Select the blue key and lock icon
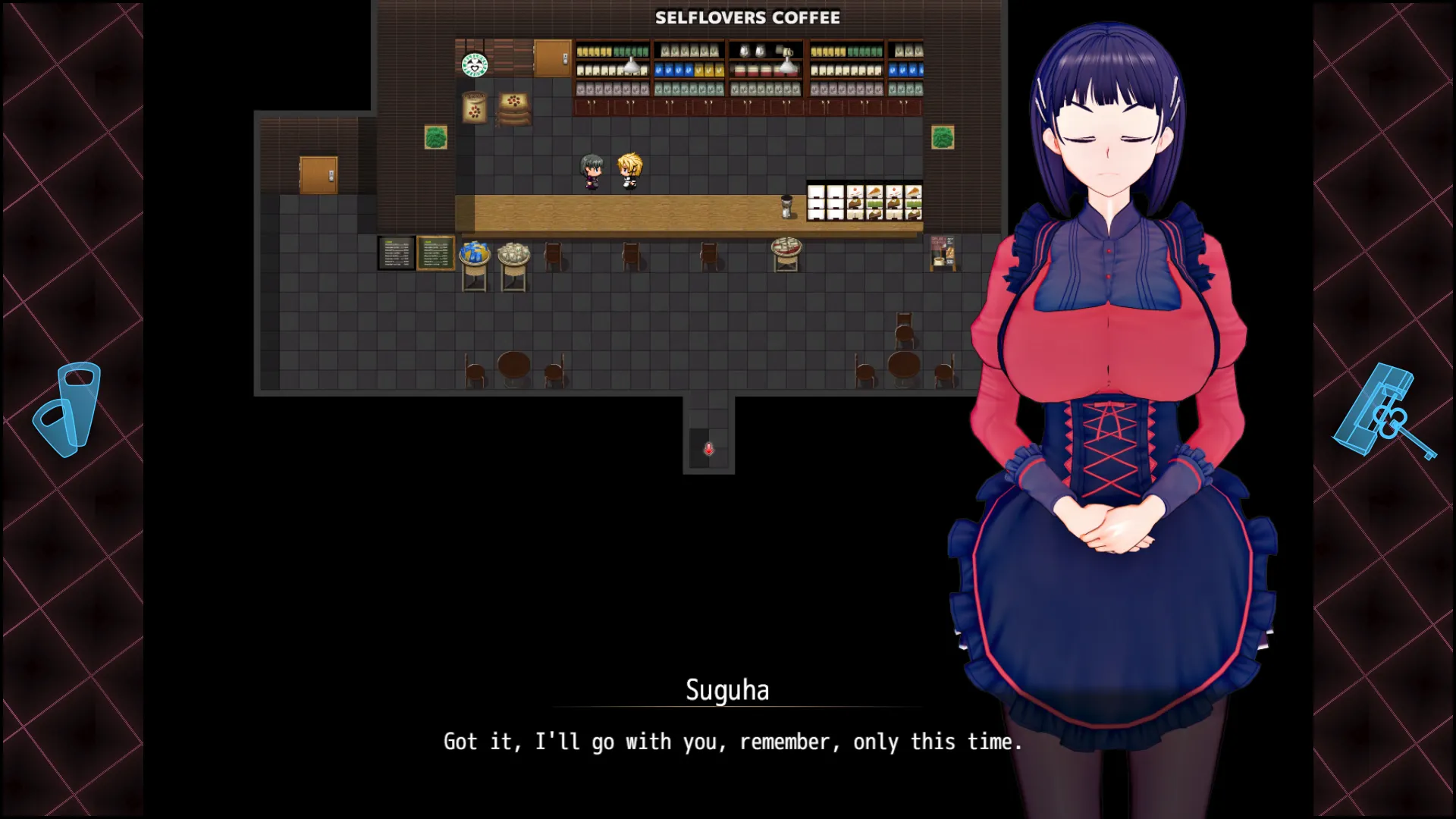This screenshot has height=819, width=1456. [x=1384, y=413]
